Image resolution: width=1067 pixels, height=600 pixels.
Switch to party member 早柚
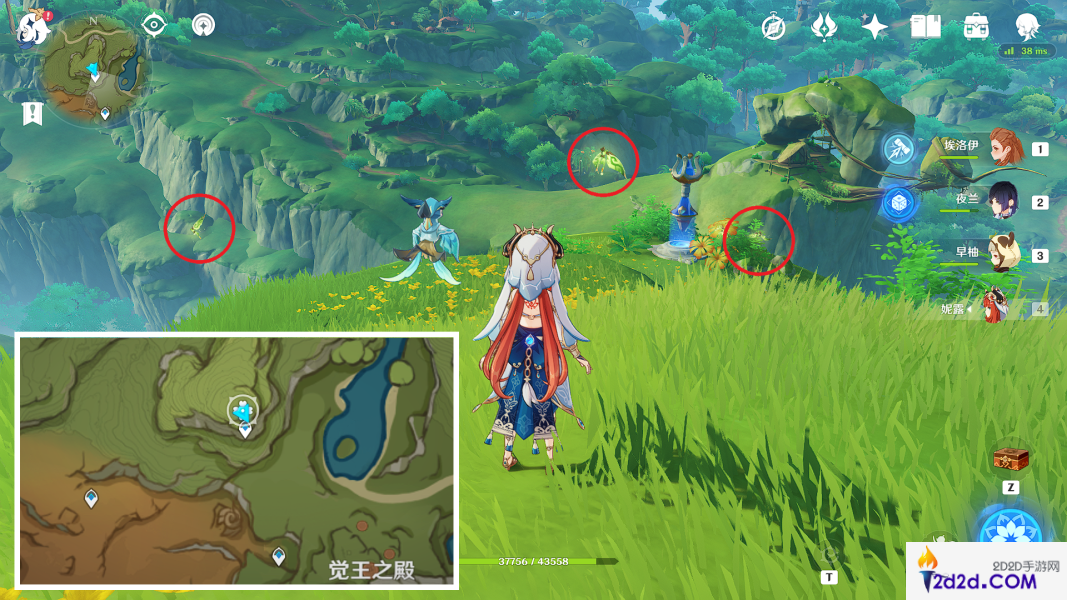(x=1003, y=254)
